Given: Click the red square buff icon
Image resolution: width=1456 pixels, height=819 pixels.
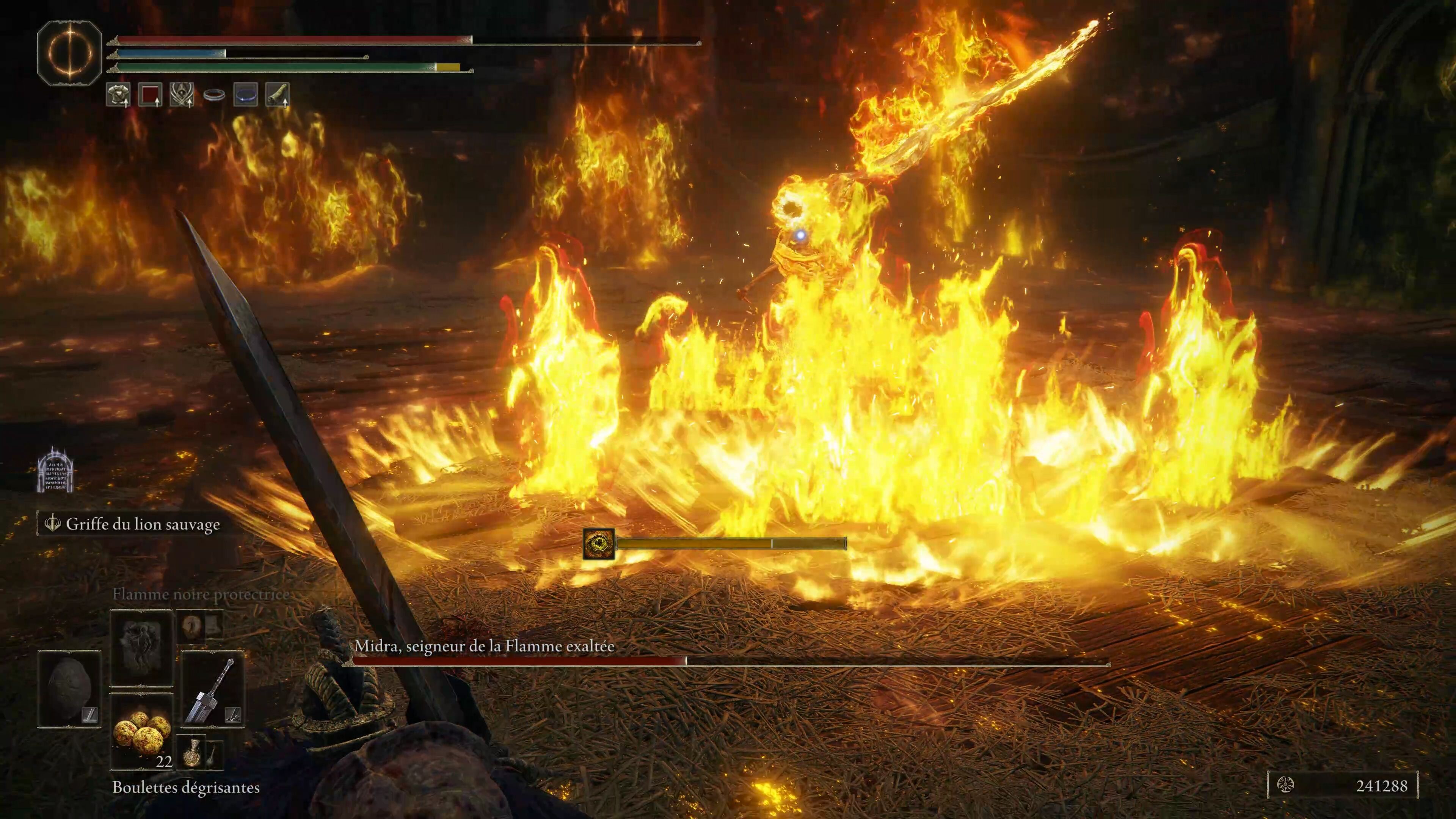Looking at the screenshot, I should [150, 94].
